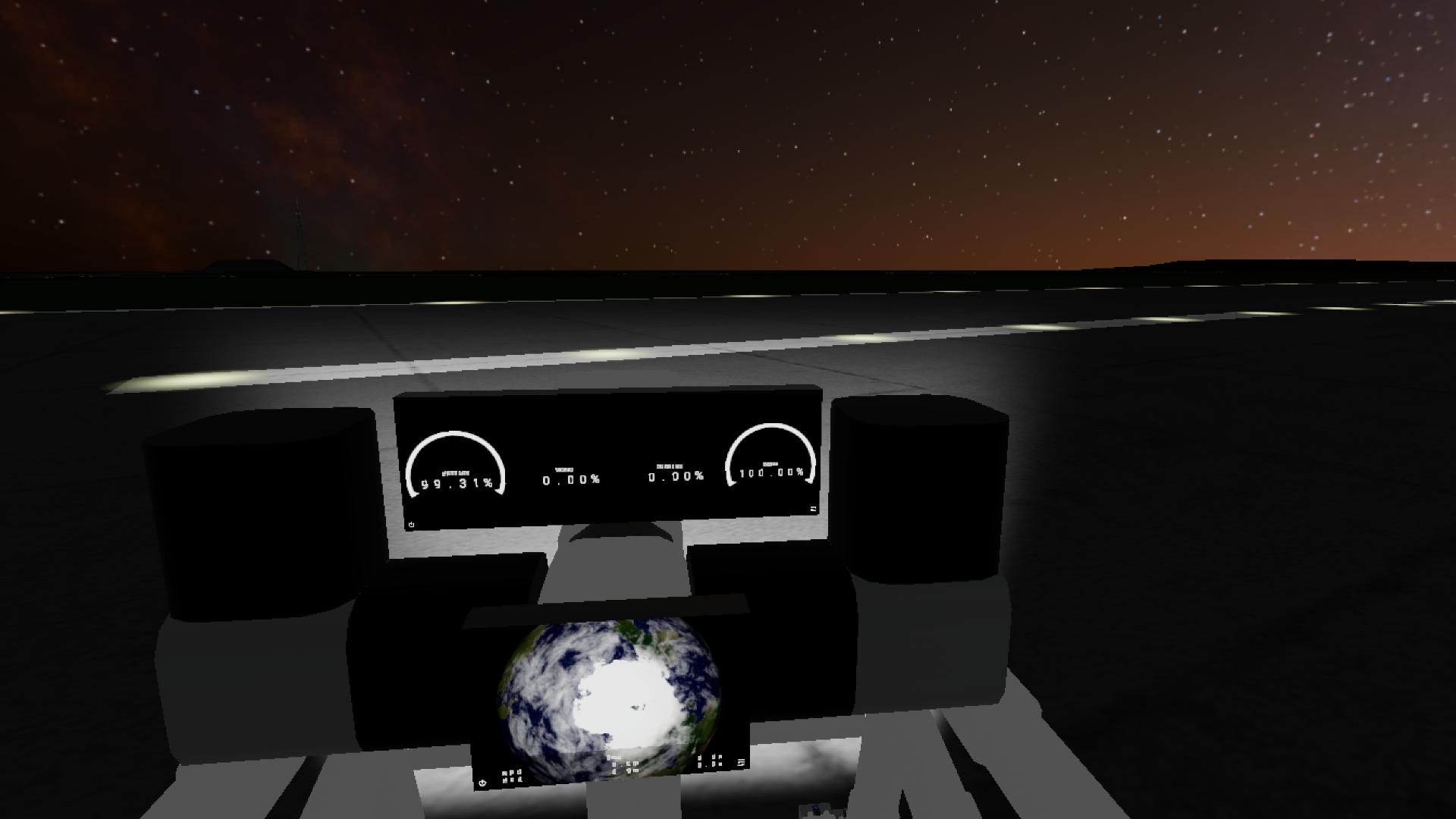Turn off the planet map display
Image resolution: width=1456 pixels, height=819 pixels.
pos(482,783)
